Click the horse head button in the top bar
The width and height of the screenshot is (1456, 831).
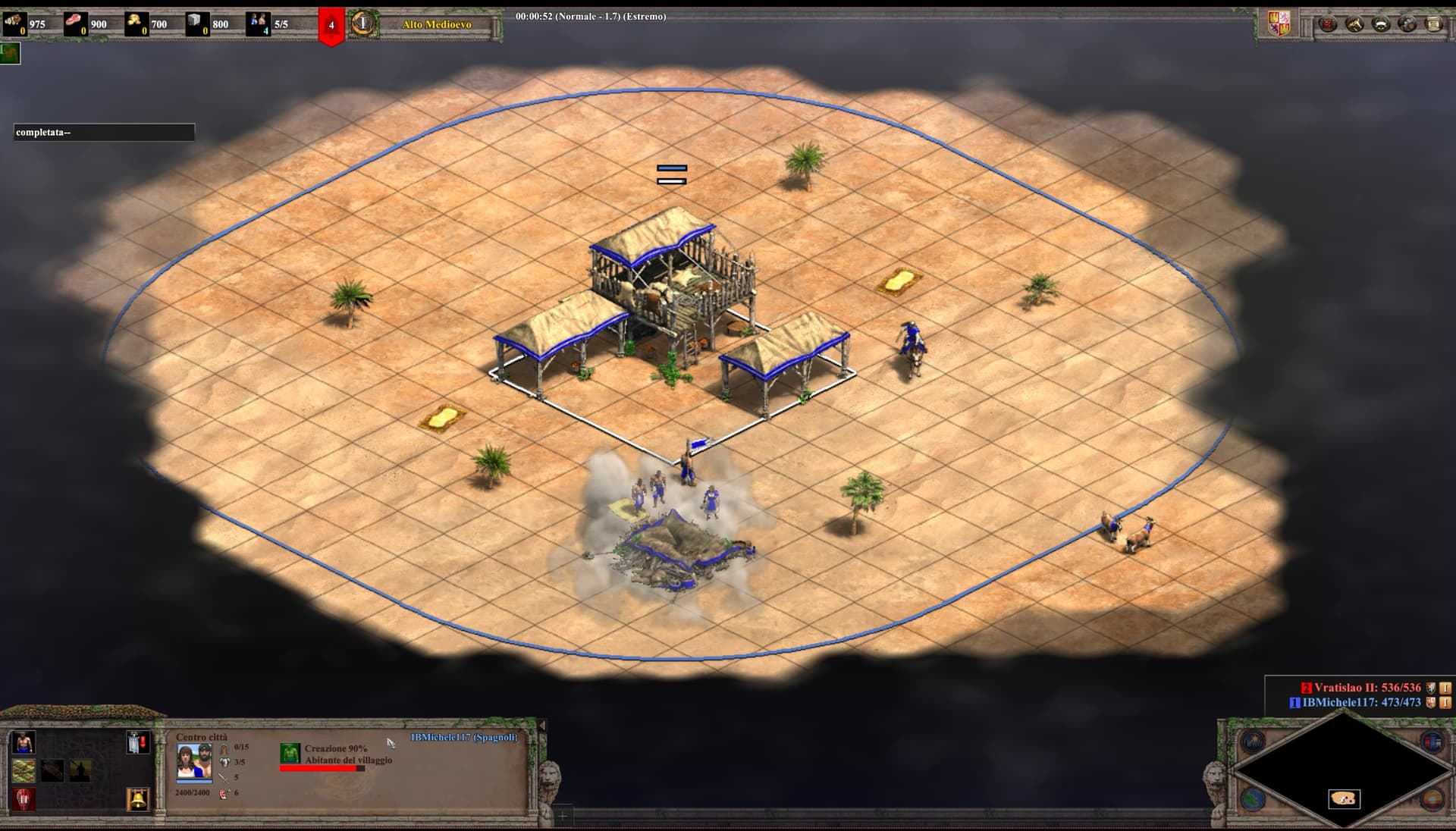(1354, 24)
